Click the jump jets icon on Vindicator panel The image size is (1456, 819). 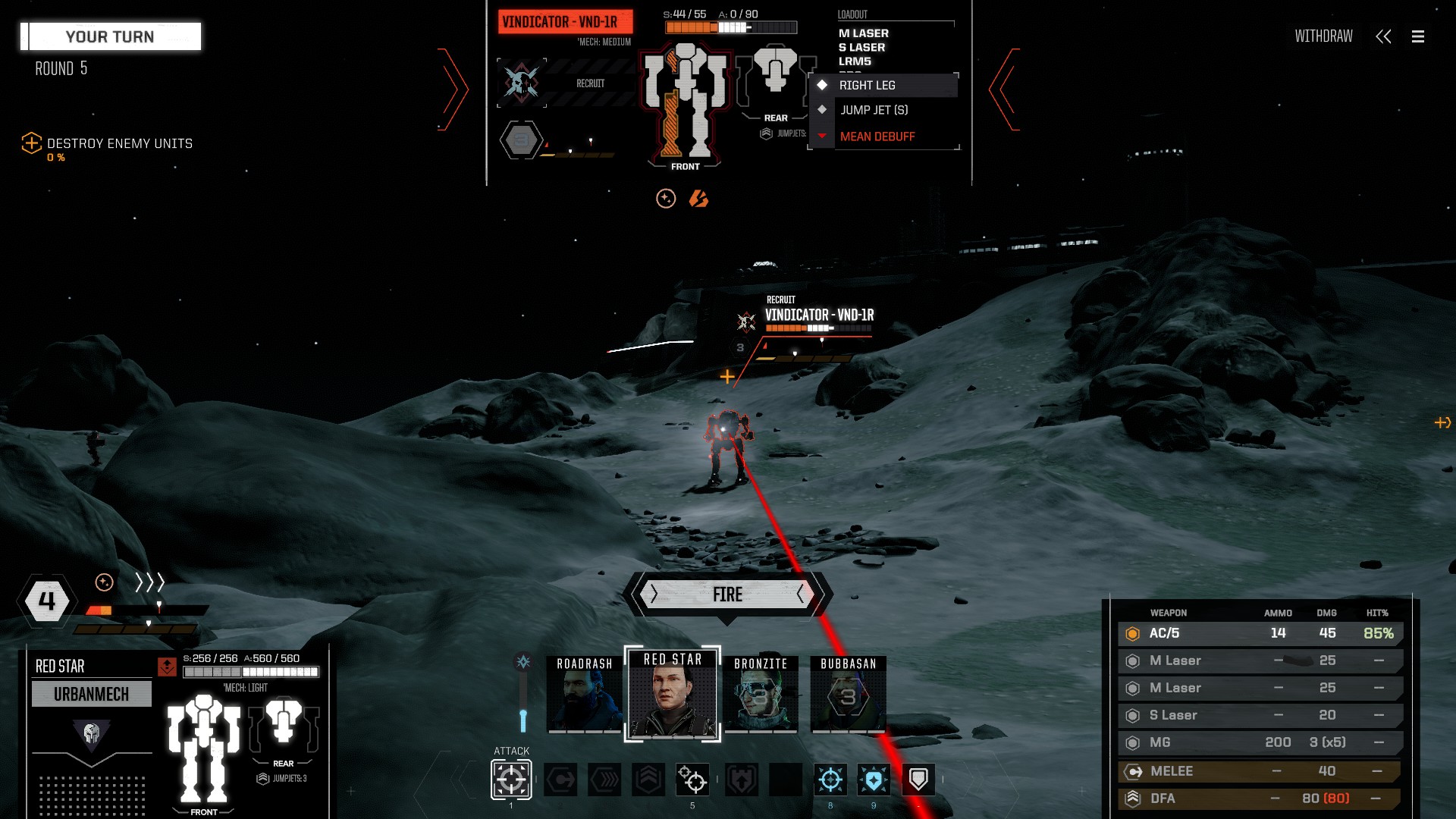(x=766, y=133)
